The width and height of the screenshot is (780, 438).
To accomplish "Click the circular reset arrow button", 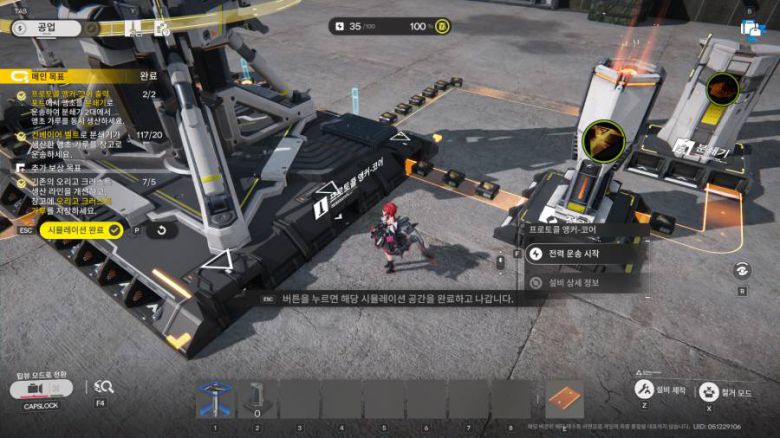I will (x=162, y=230).
